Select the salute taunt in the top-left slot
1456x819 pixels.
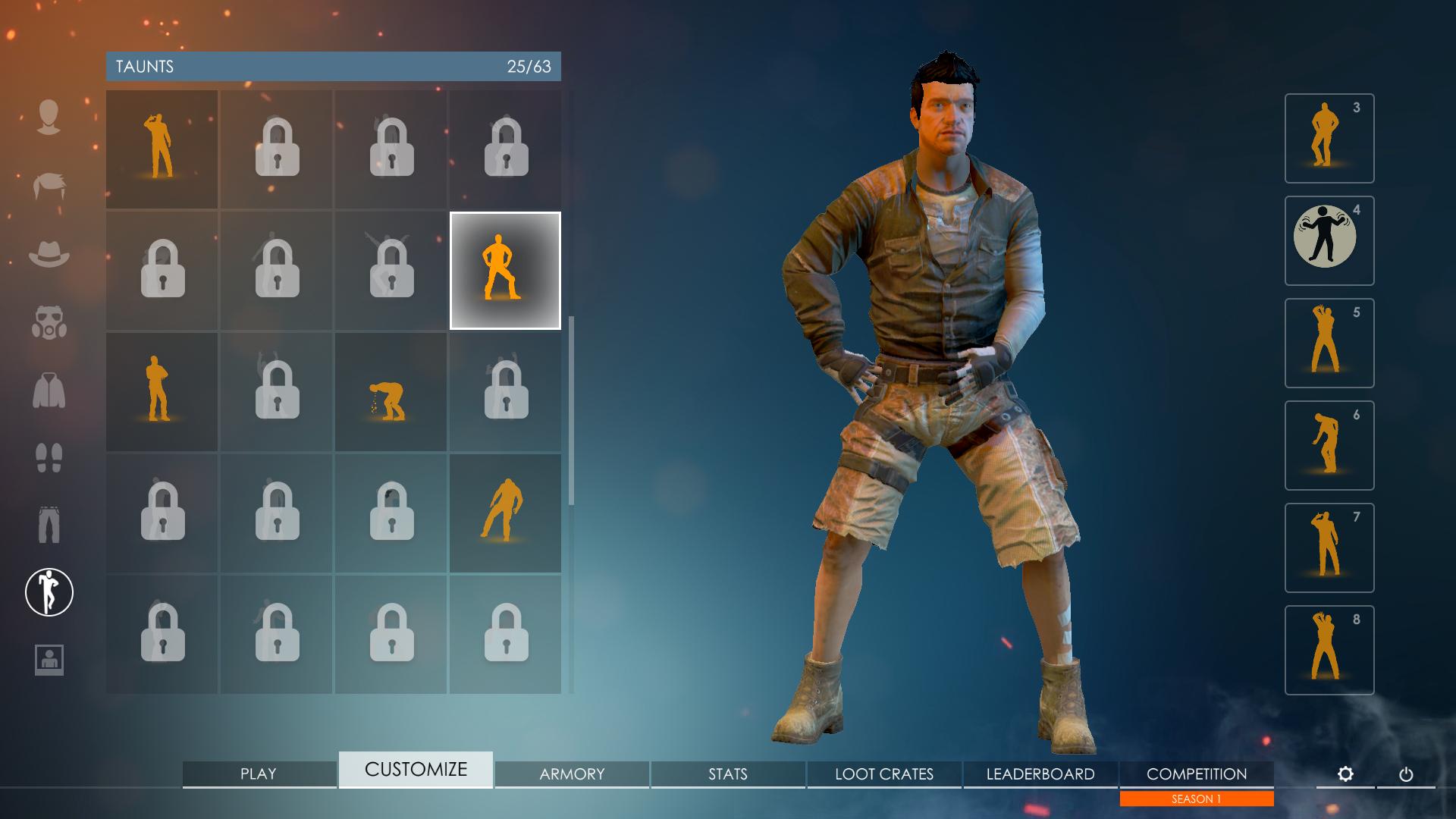tap(162, 147)
